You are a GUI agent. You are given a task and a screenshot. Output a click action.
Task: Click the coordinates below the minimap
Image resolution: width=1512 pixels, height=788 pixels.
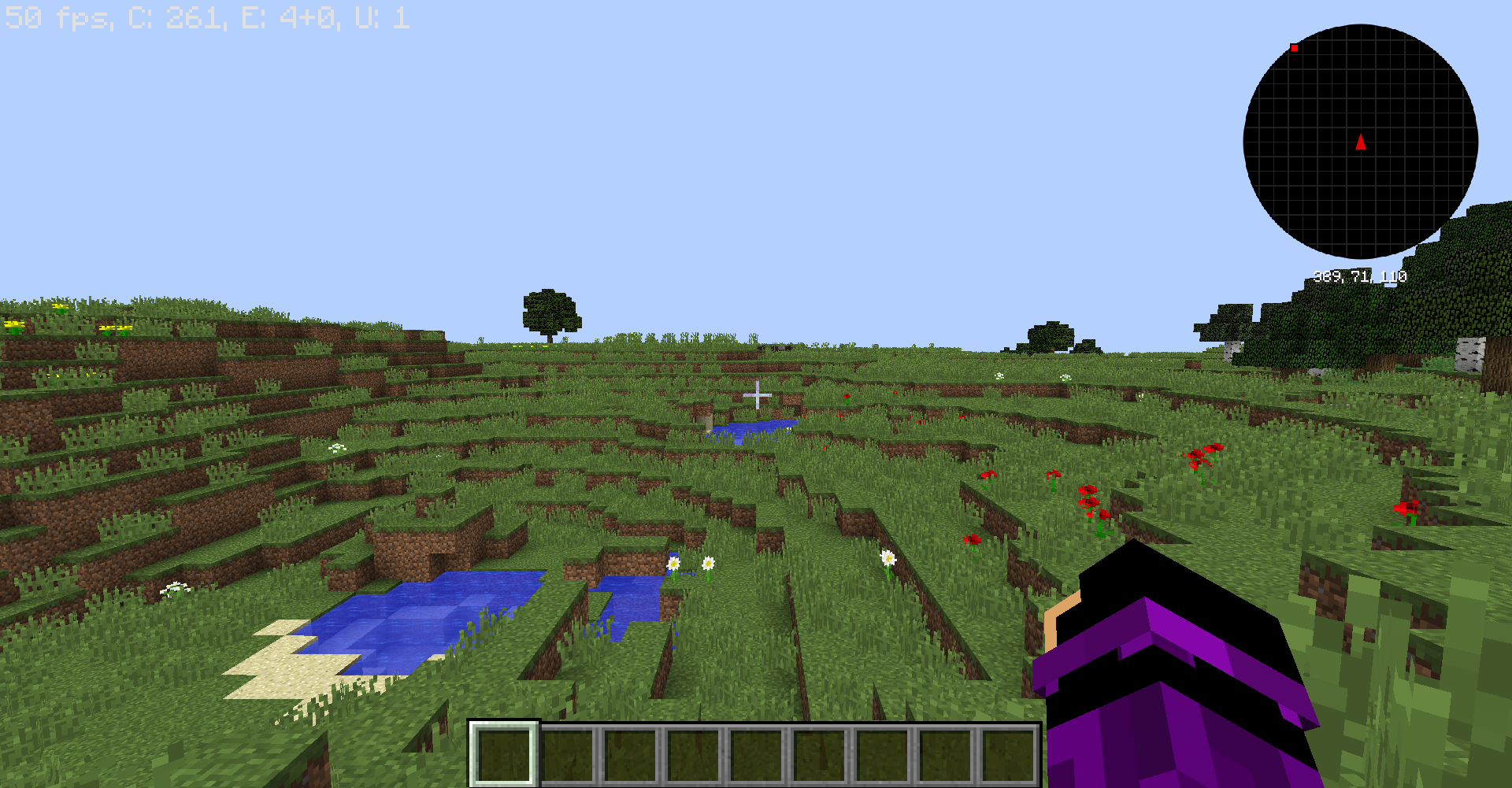pyautogui.click(x=1360, y=276)
